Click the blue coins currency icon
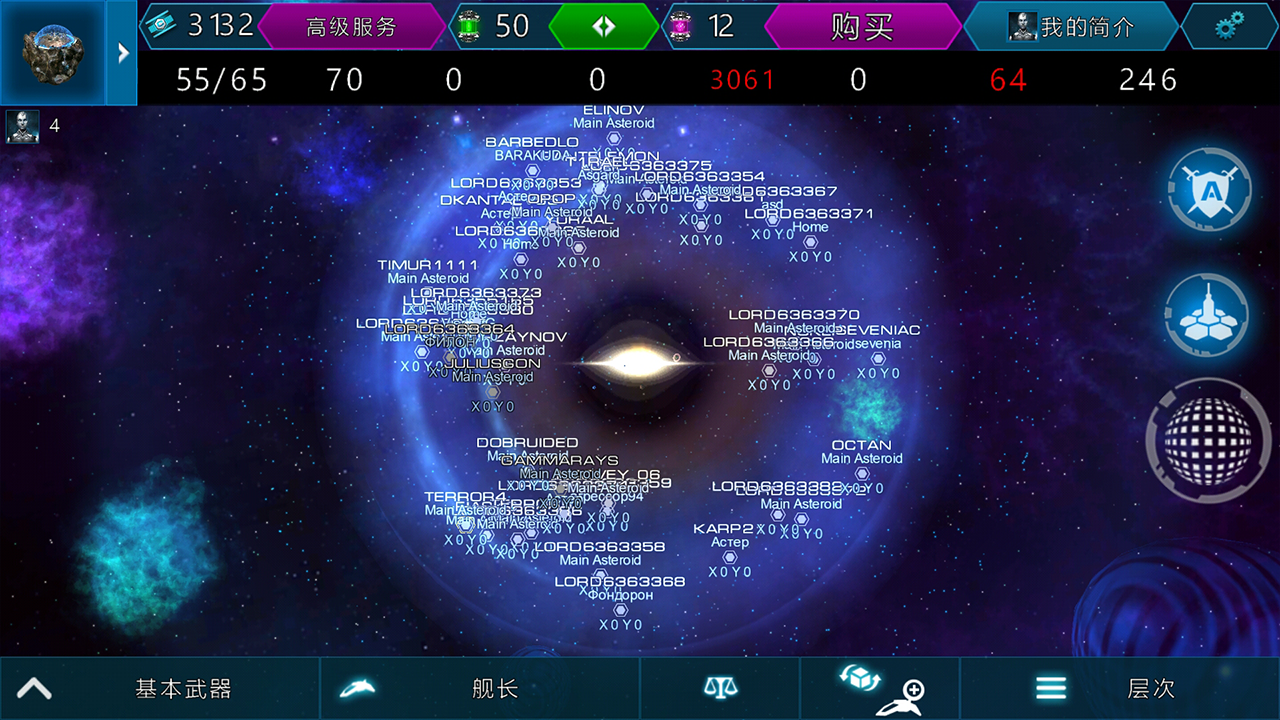 160,26
